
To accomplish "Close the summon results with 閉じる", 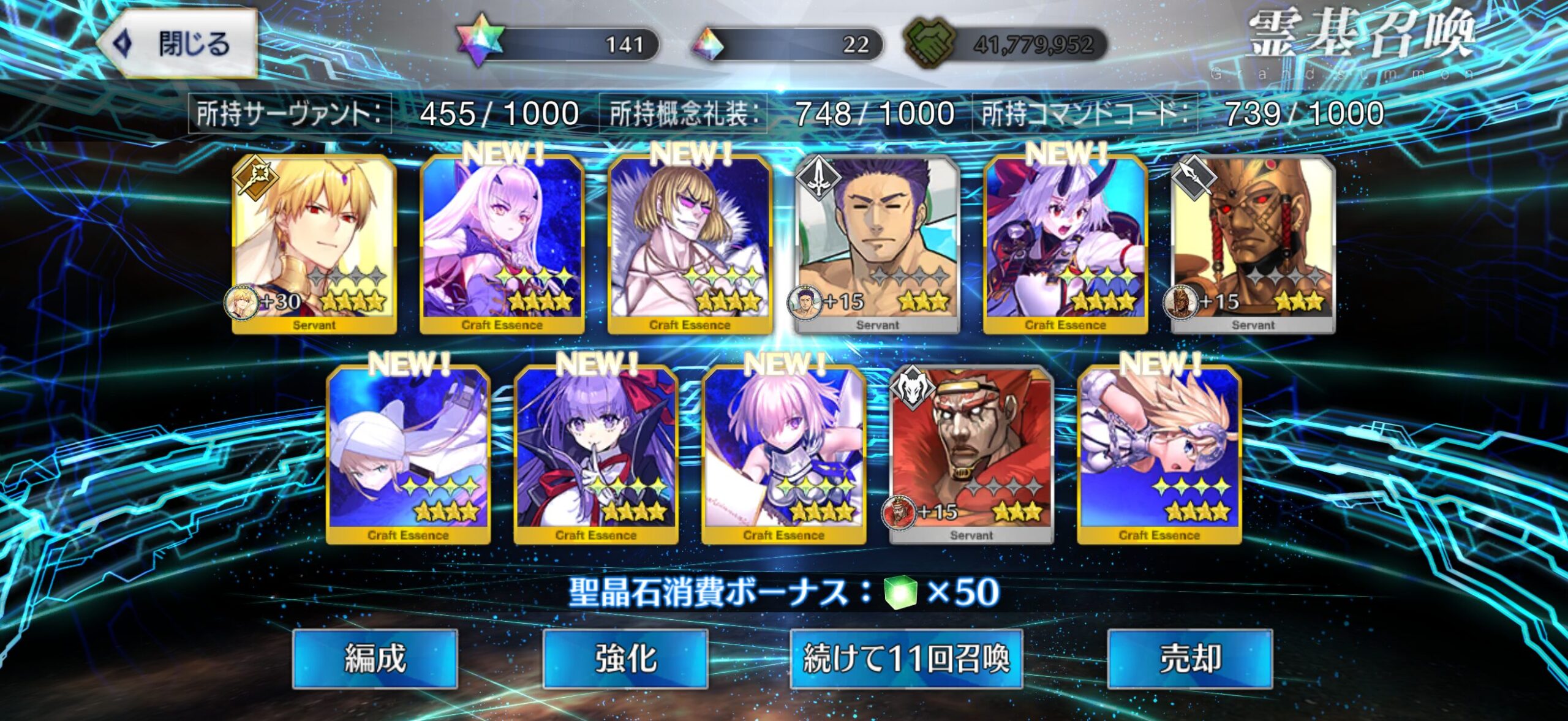I will click(x=178, y=44).
